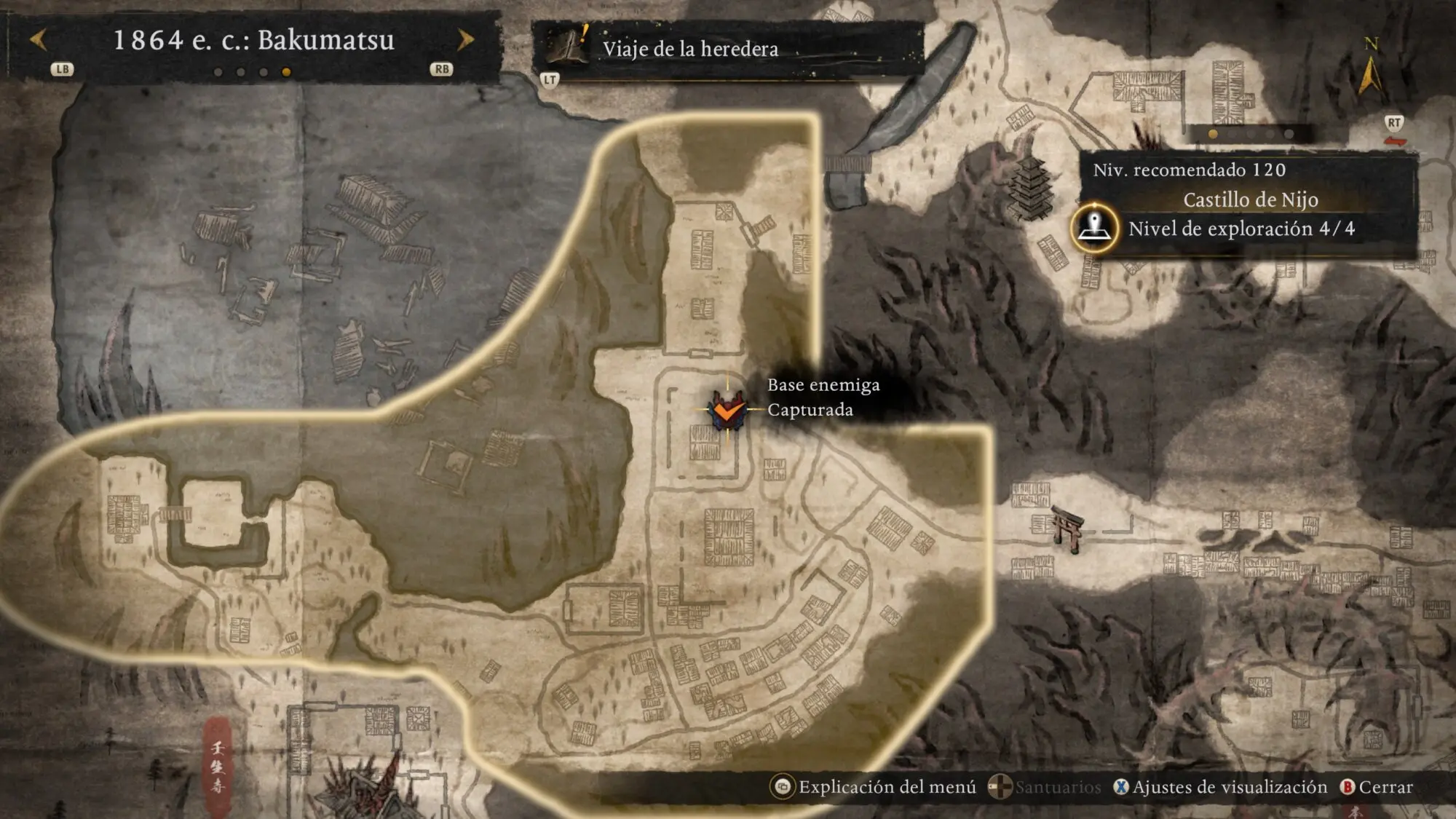Advance to the next era with right arrow

click(x=465, y=40)
